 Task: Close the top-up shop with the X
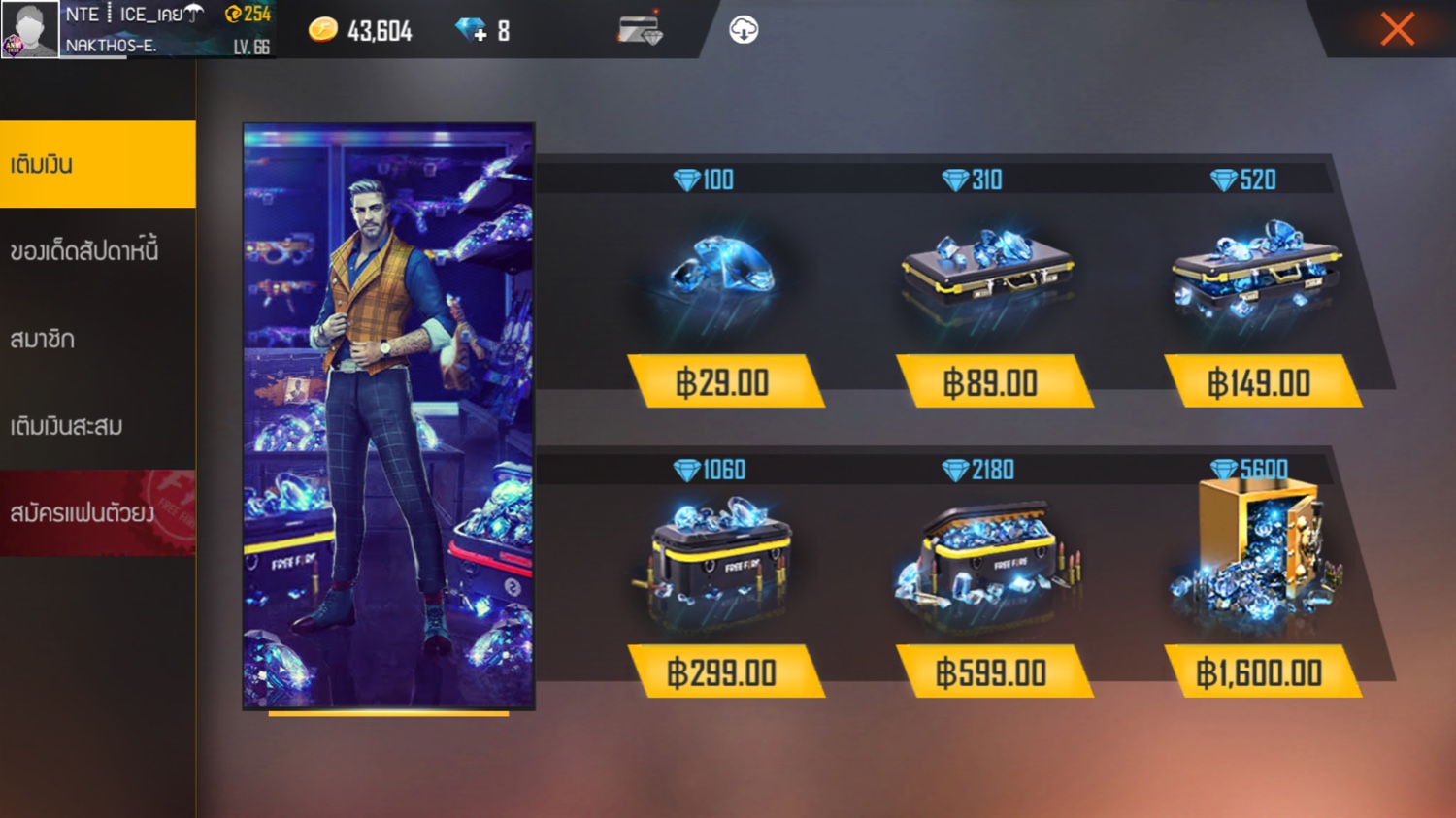1397,29
